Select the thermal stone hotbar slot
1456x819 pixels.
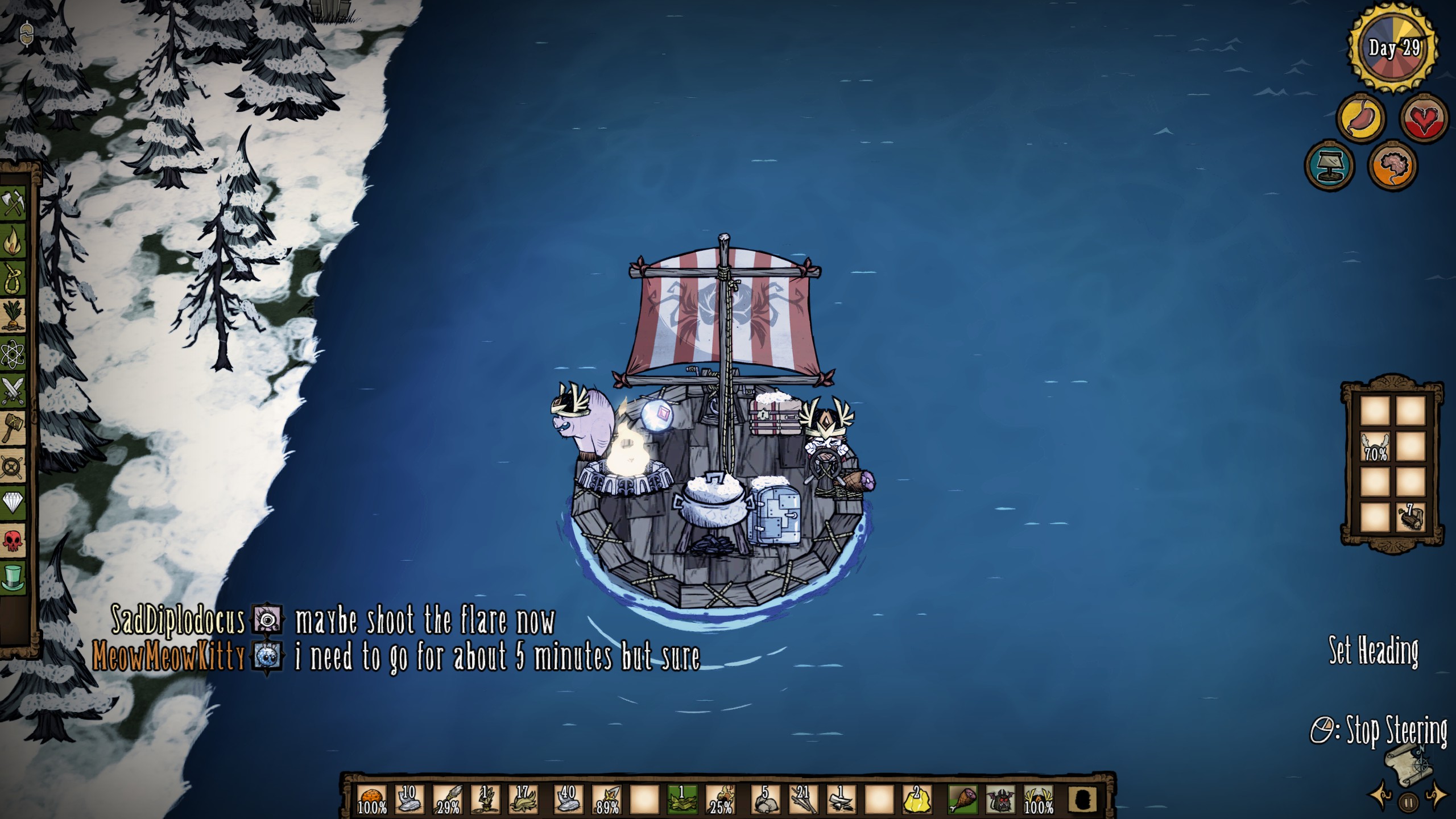(x=373, y=800)
